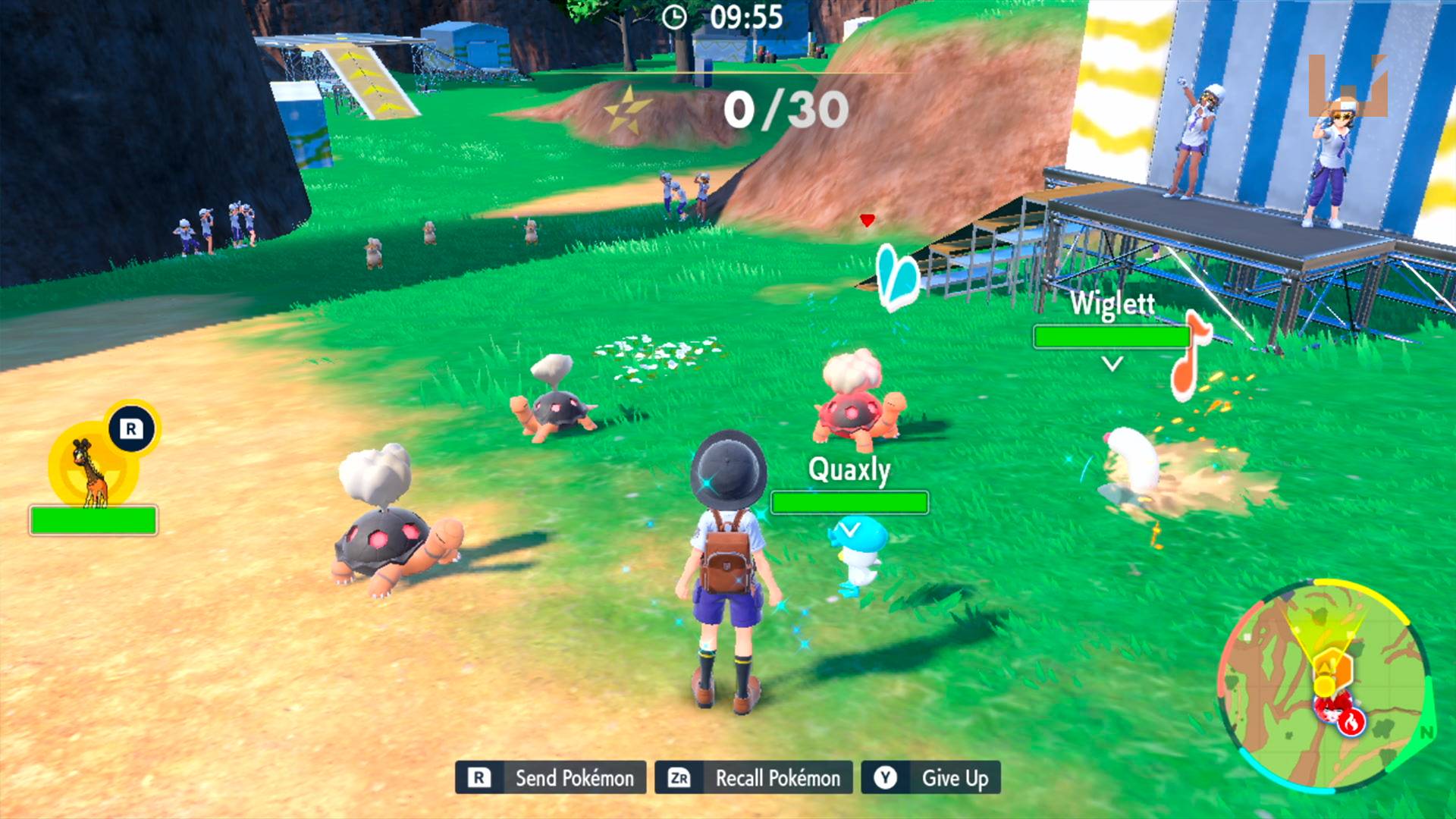Screen dimensions: 1456x819
Task: Click the fire base marker on minimap
Action: [x=1350, y=723]
